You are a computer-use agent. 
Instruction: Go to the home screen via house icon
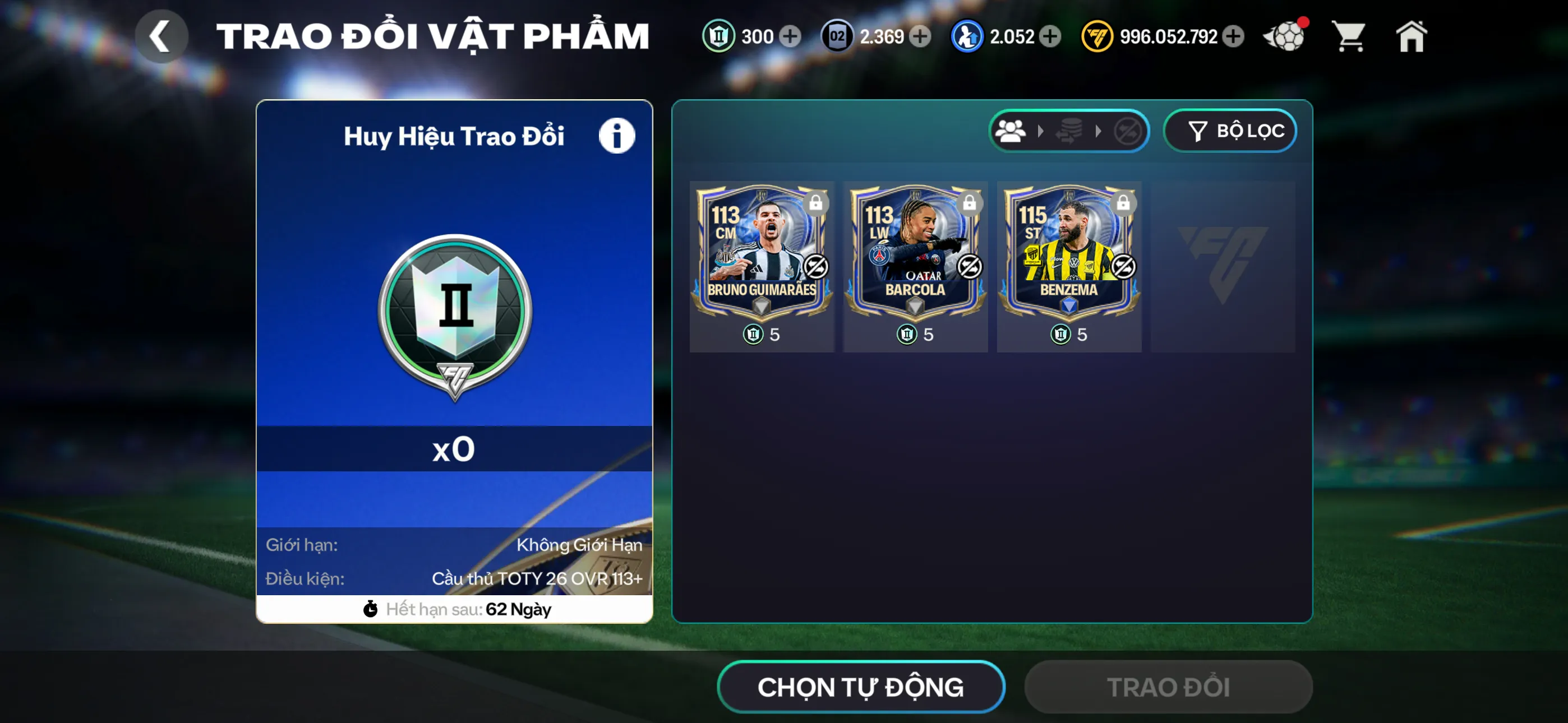click(x=1412, y=36)
